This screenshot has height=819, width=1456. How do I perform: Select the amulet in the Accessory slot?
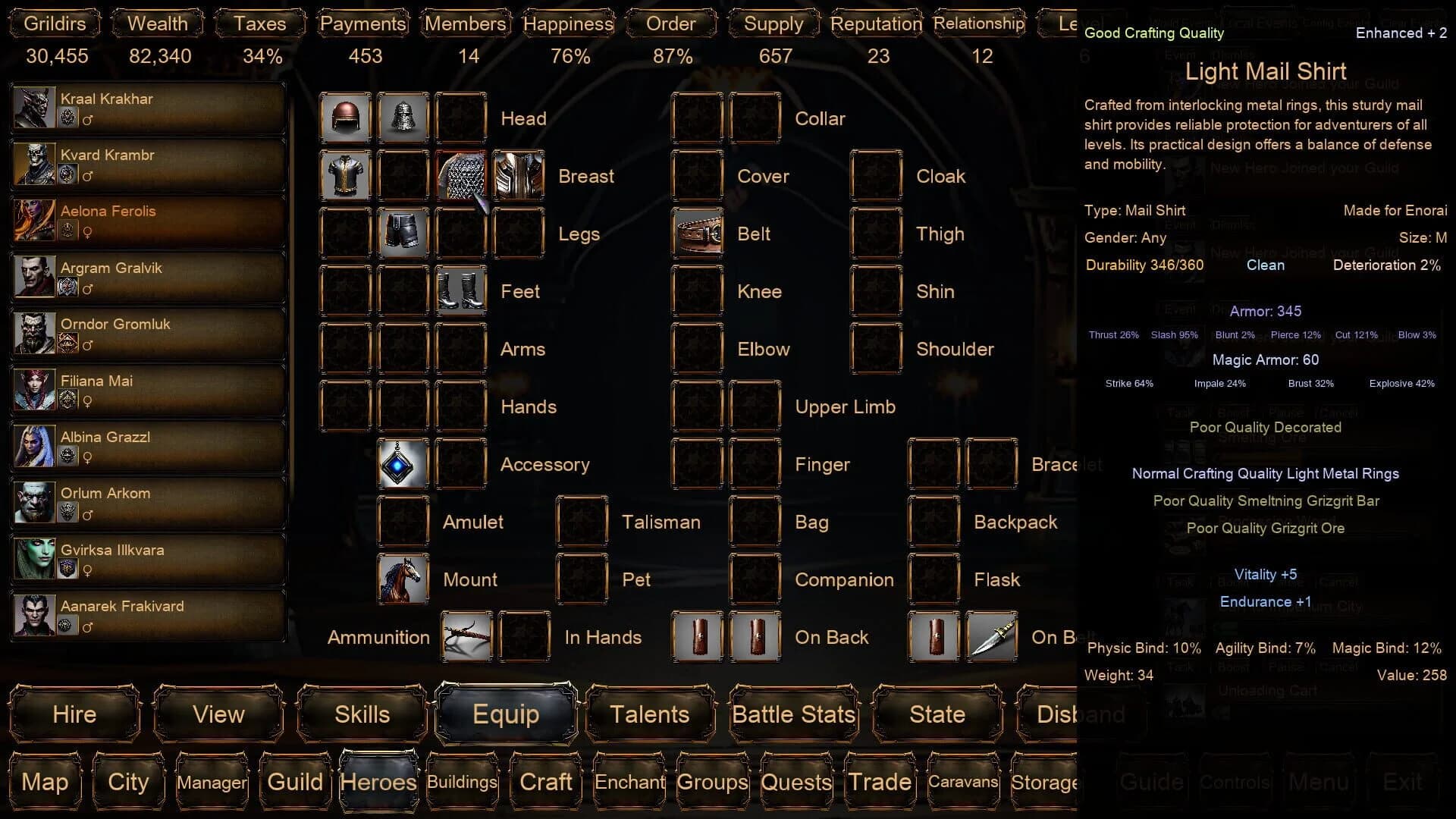(x=403, y=463)
